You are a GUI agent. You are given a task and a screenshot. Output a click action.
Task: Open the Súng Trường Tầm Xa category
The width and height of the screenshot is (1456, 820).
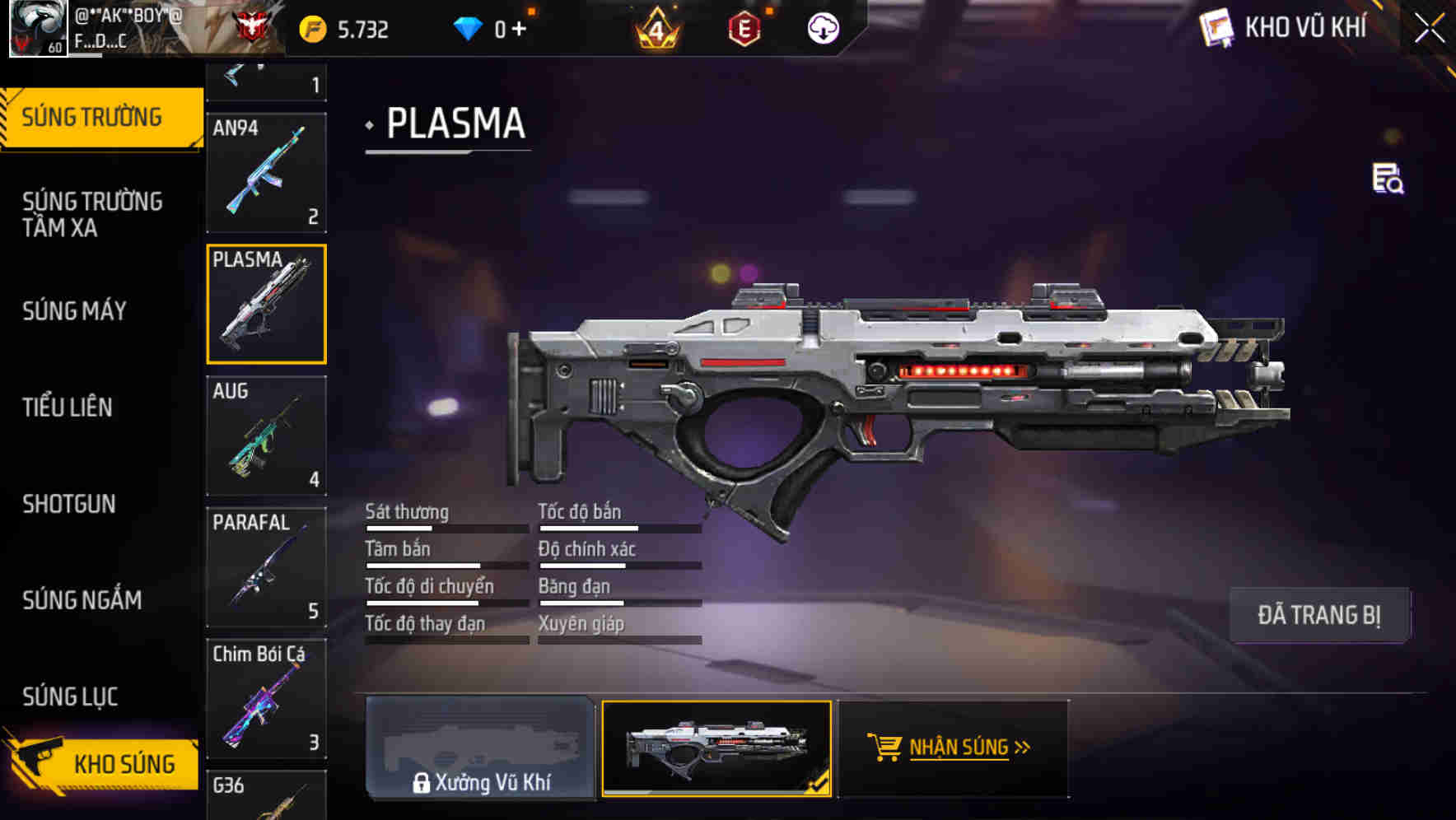point(92,214)
